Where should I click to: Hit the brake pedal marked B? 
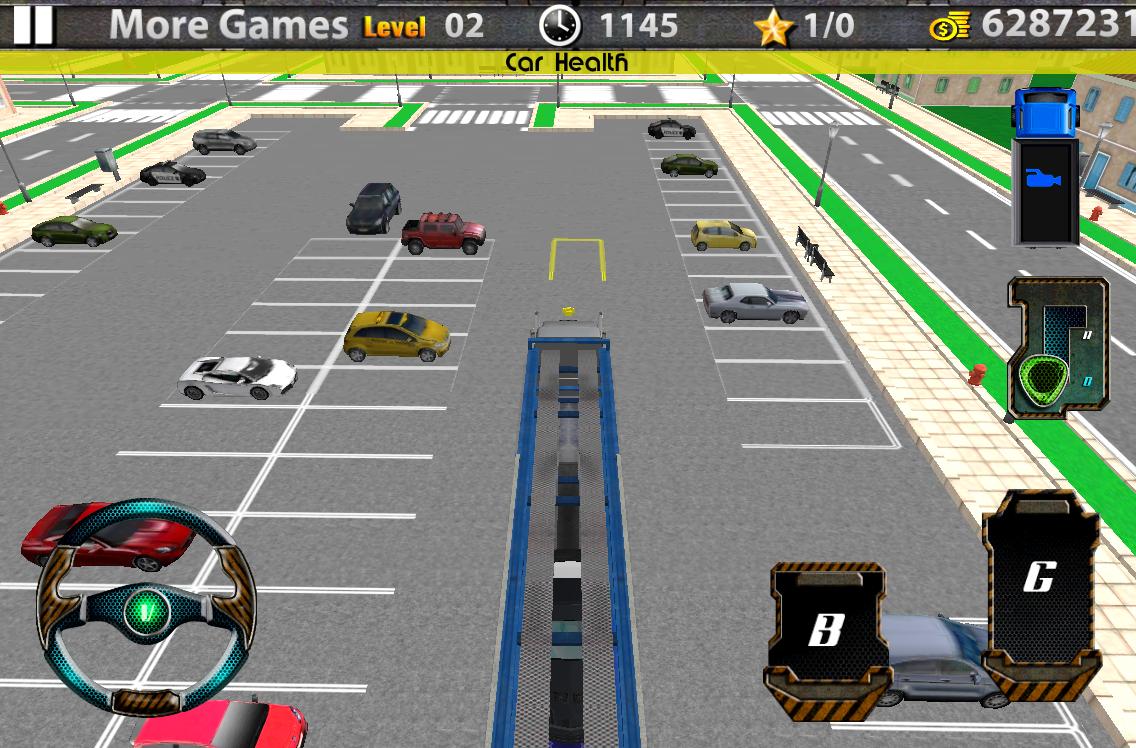827,633
